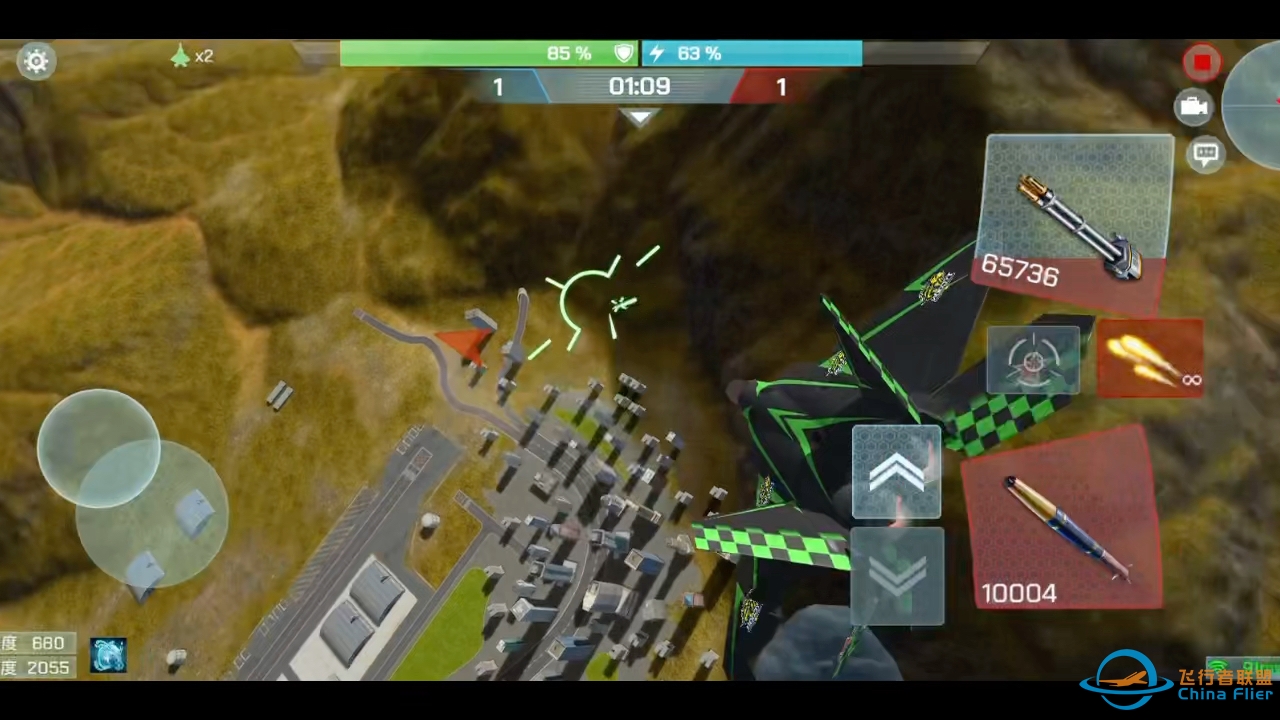Viewport: 1280px width, 720px height.
Task: Click the circular radar minimap
Action: click(1257, 104)
